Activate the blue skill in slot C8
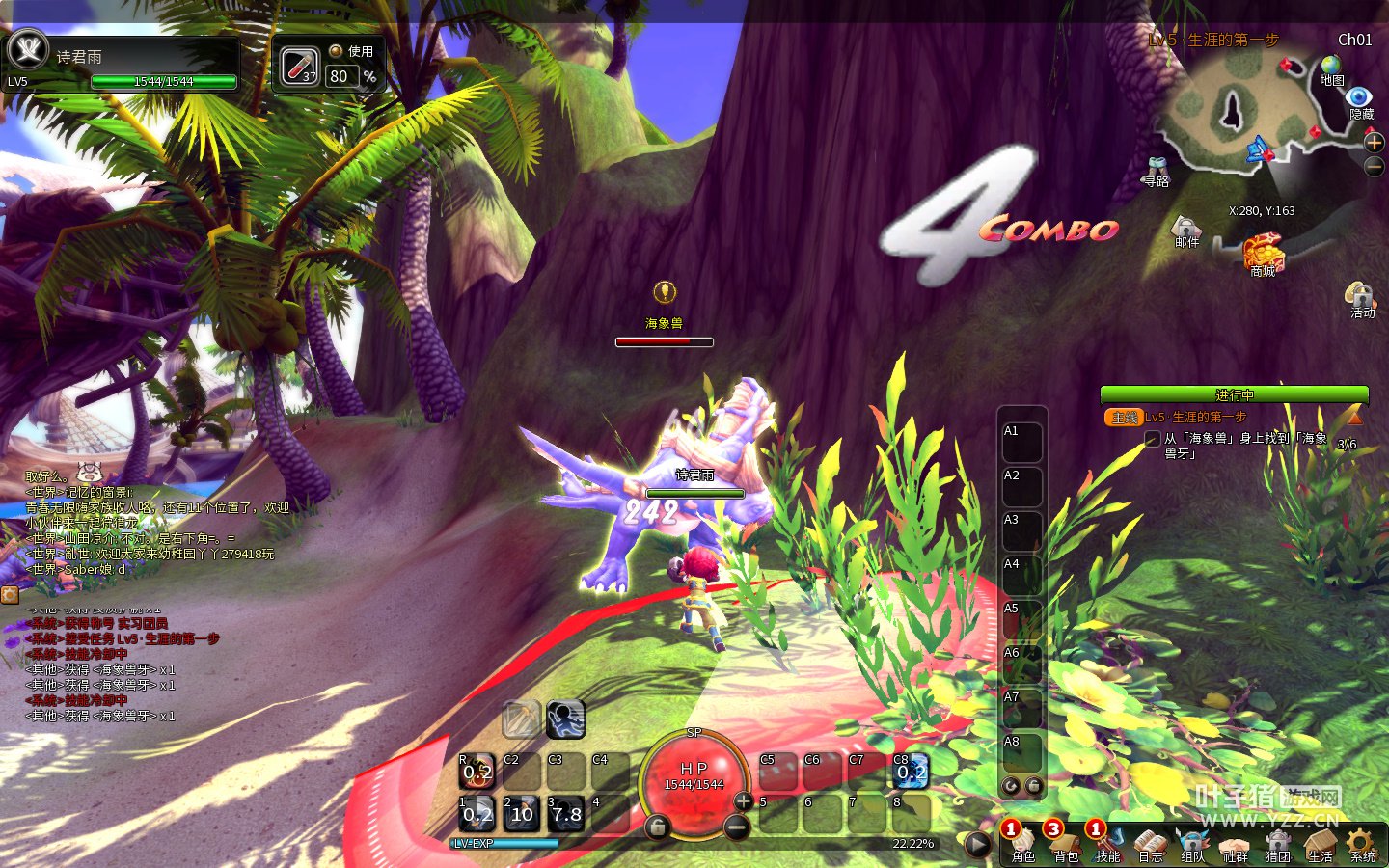This screenshot has width=1389, height=868. click(911, 772)
